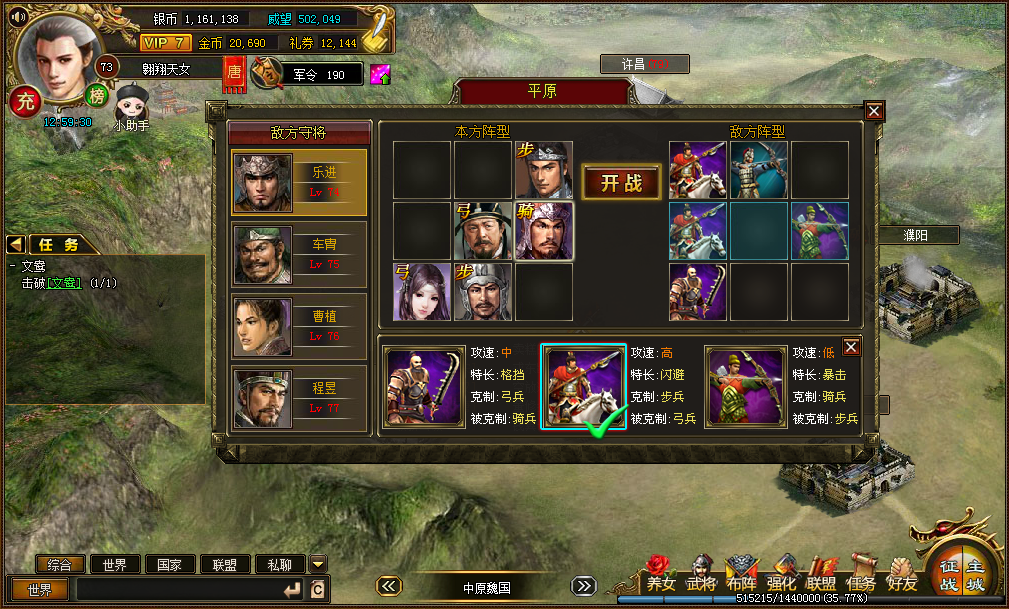Open the 小助手 helper assistant
Screen dimensions: 1009x609
click(131, 108)
